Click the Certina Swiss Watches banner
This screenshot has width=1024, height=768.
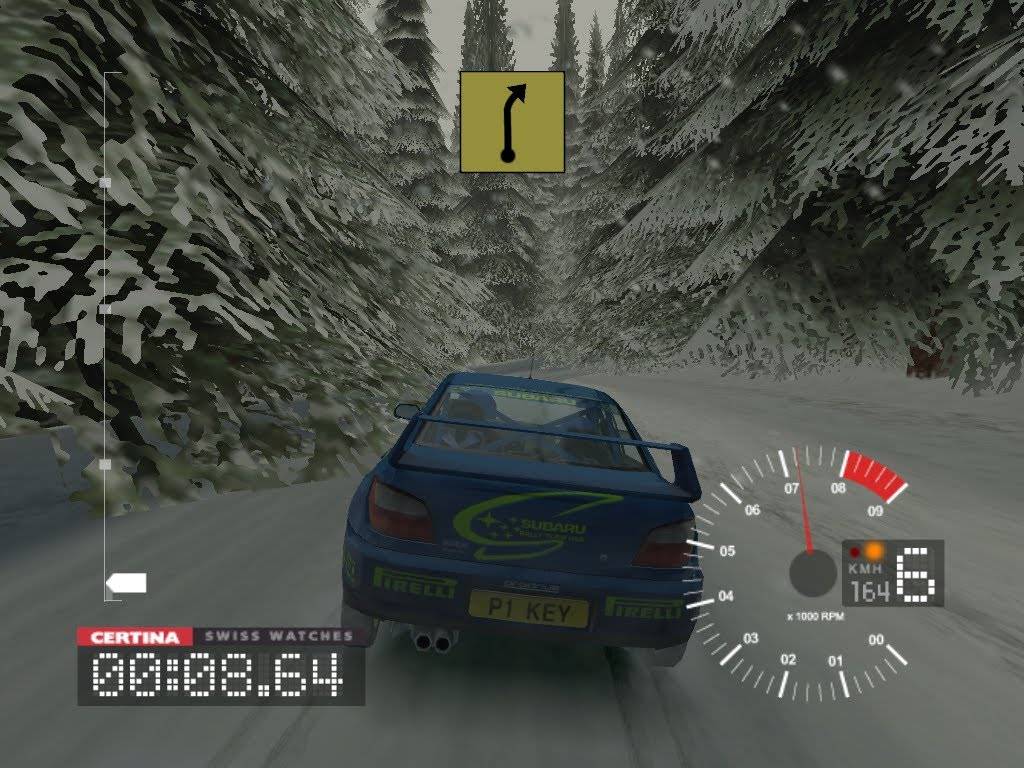tap(221, 636)
